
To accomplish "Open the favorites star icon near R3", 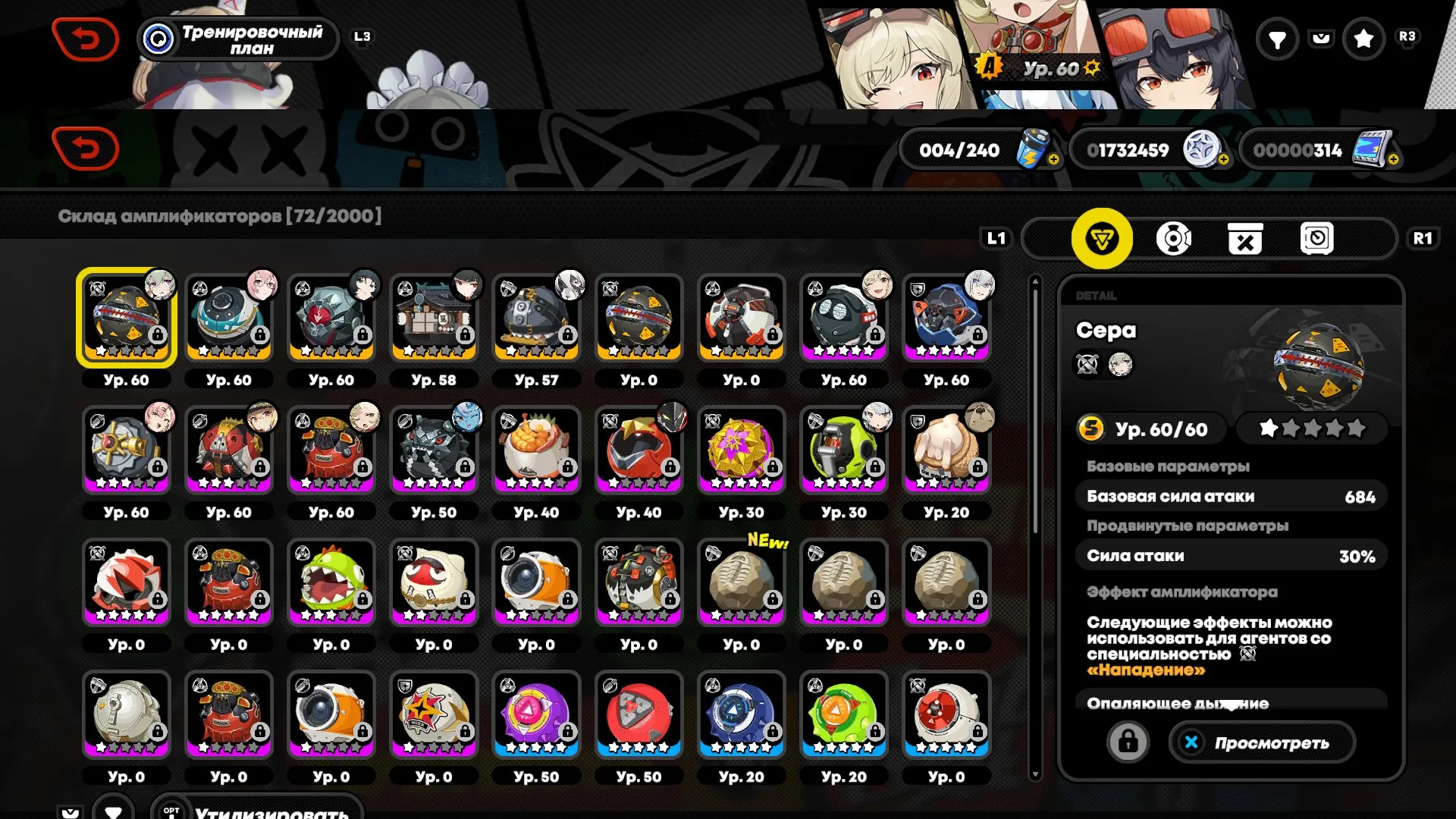I will click(1365, 39).
